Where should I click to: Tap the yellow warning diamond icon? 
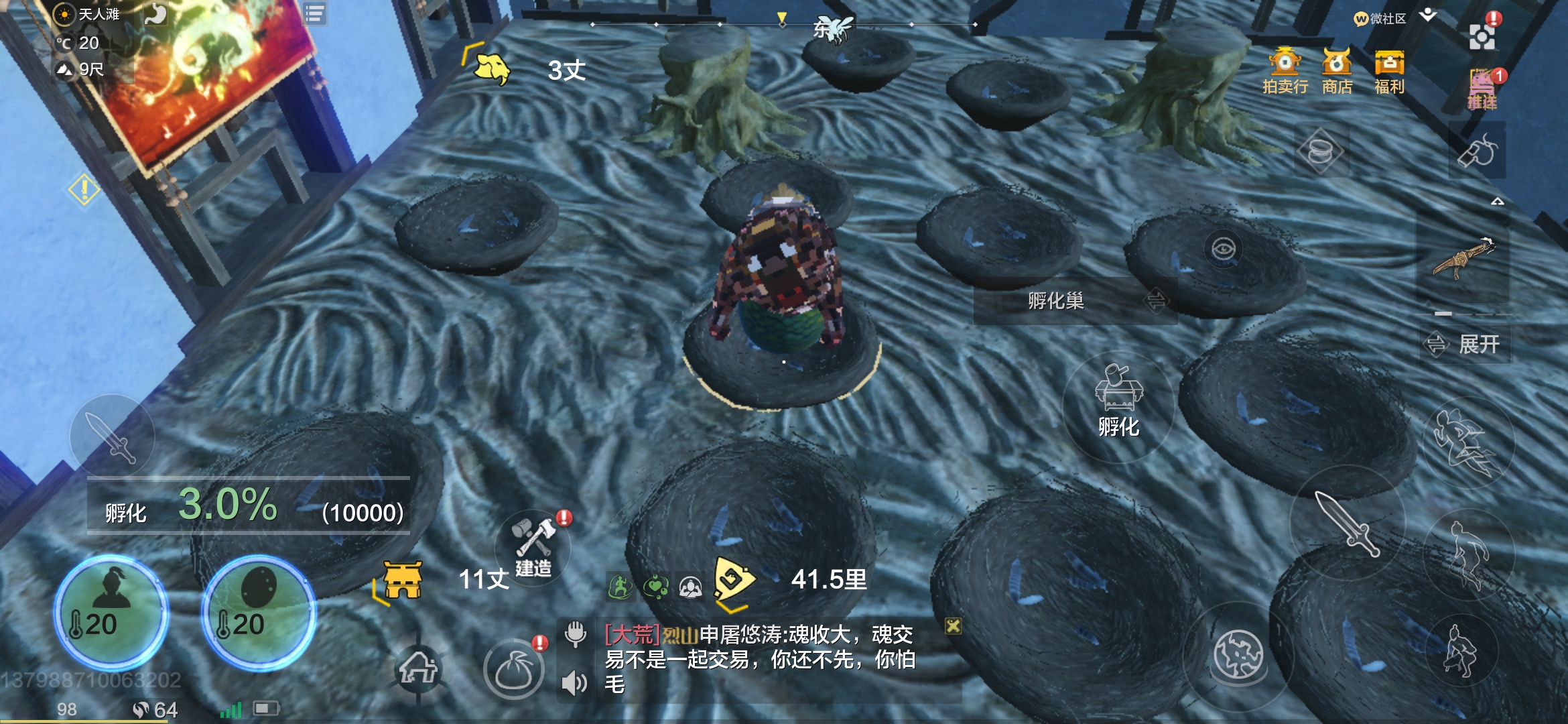pyautogui.click(x=84, y=189)
